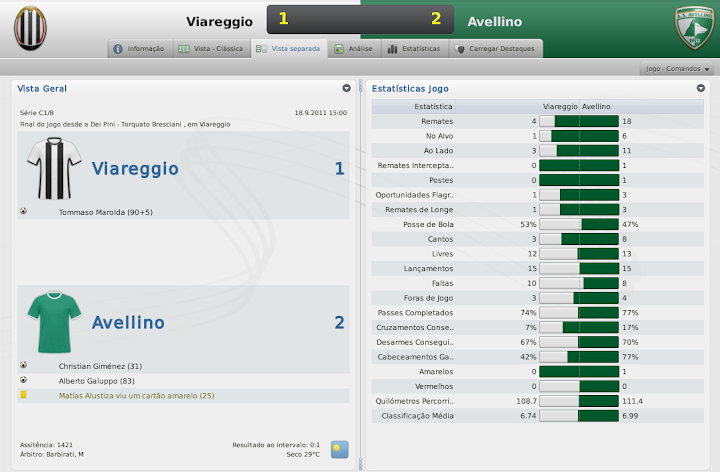Screen dimensions: 720x472
Task: Click the Avellino club crest
Action: pyautogui.click(x=694, y=28)
